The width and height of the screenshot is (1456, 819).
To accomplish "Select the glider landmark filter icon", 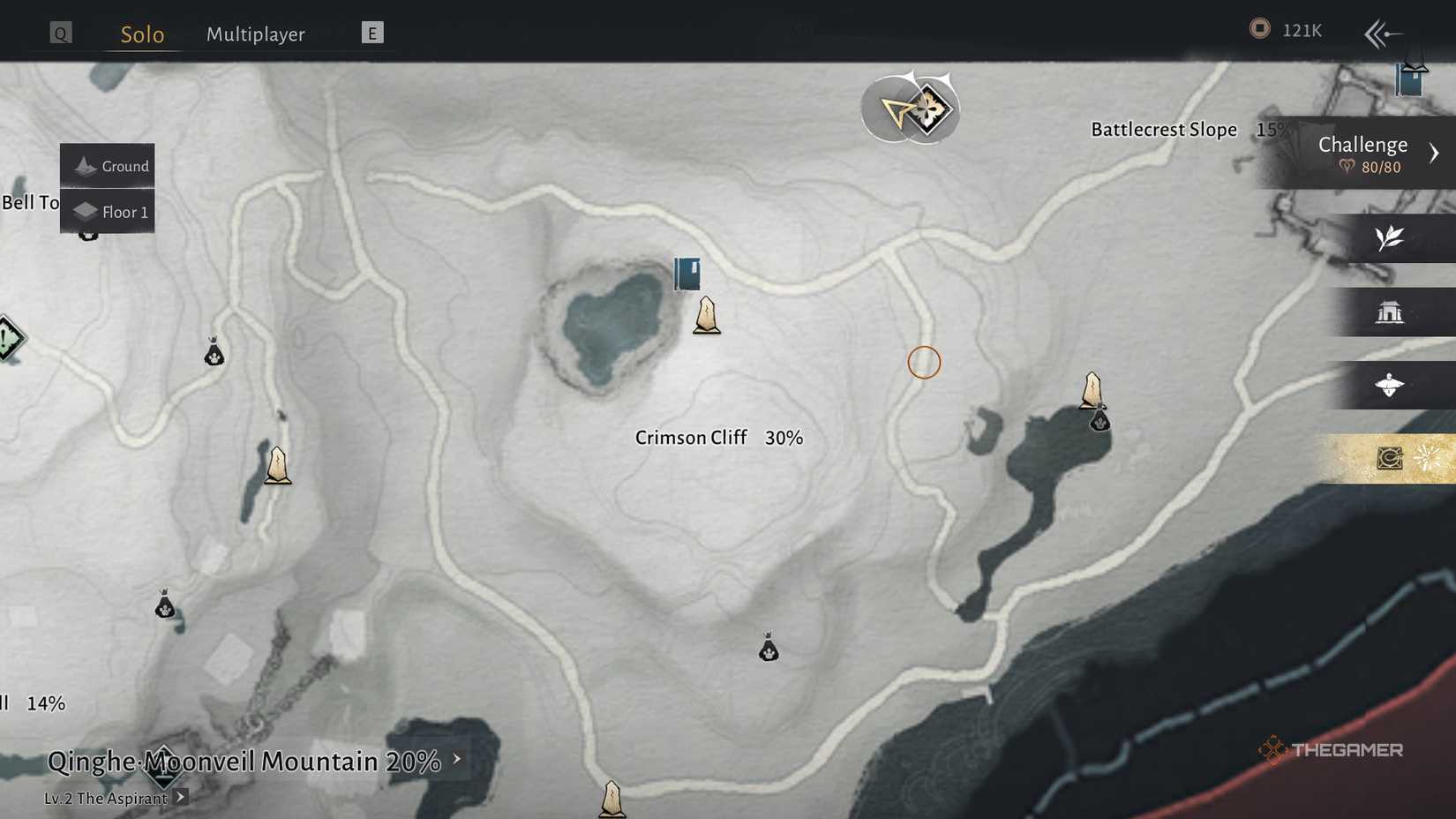I will coord(1388,385).
